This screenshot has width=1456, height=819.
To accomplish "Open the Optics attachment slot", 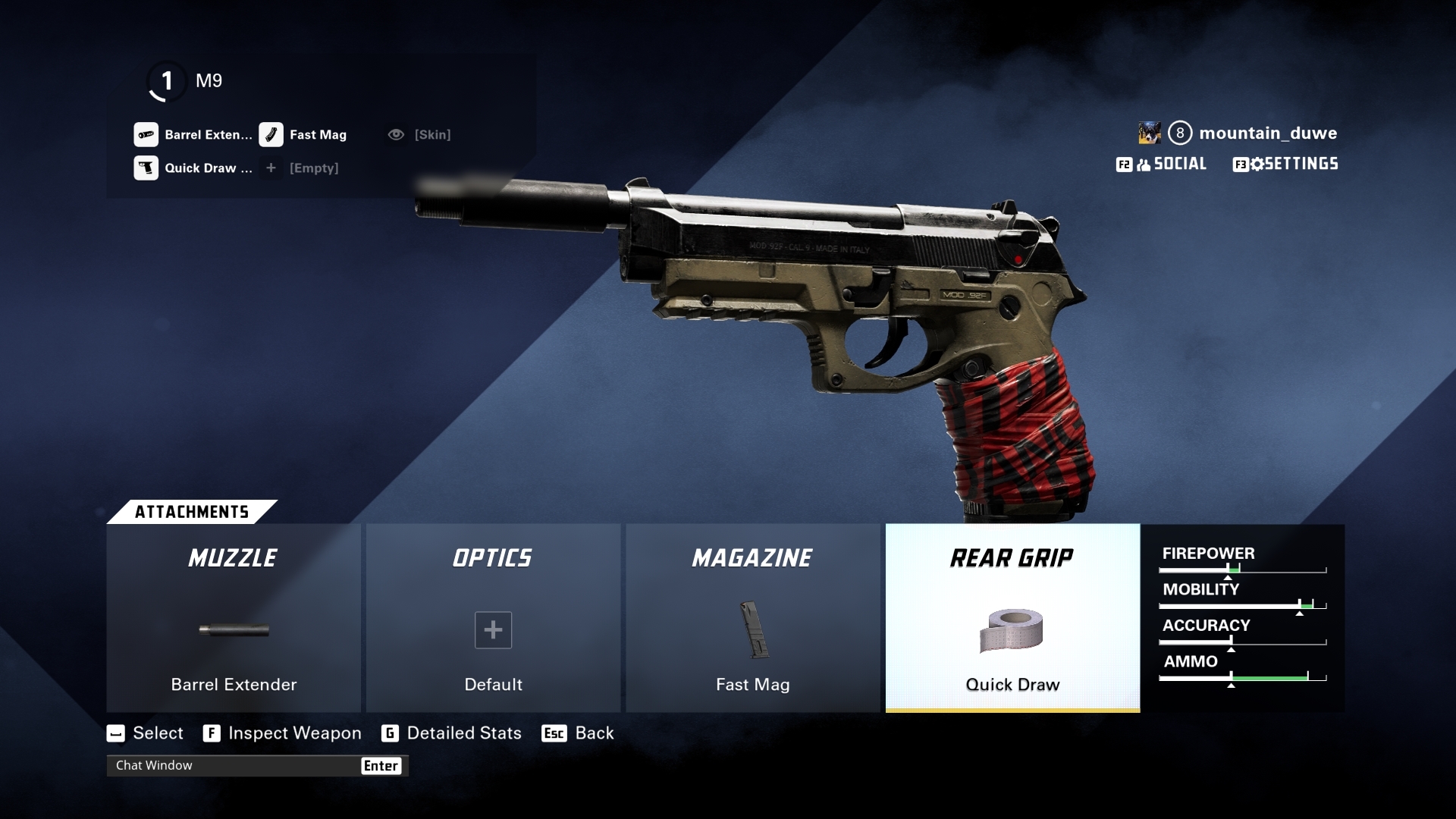I will pyautogui.click(x=493, y=618).
